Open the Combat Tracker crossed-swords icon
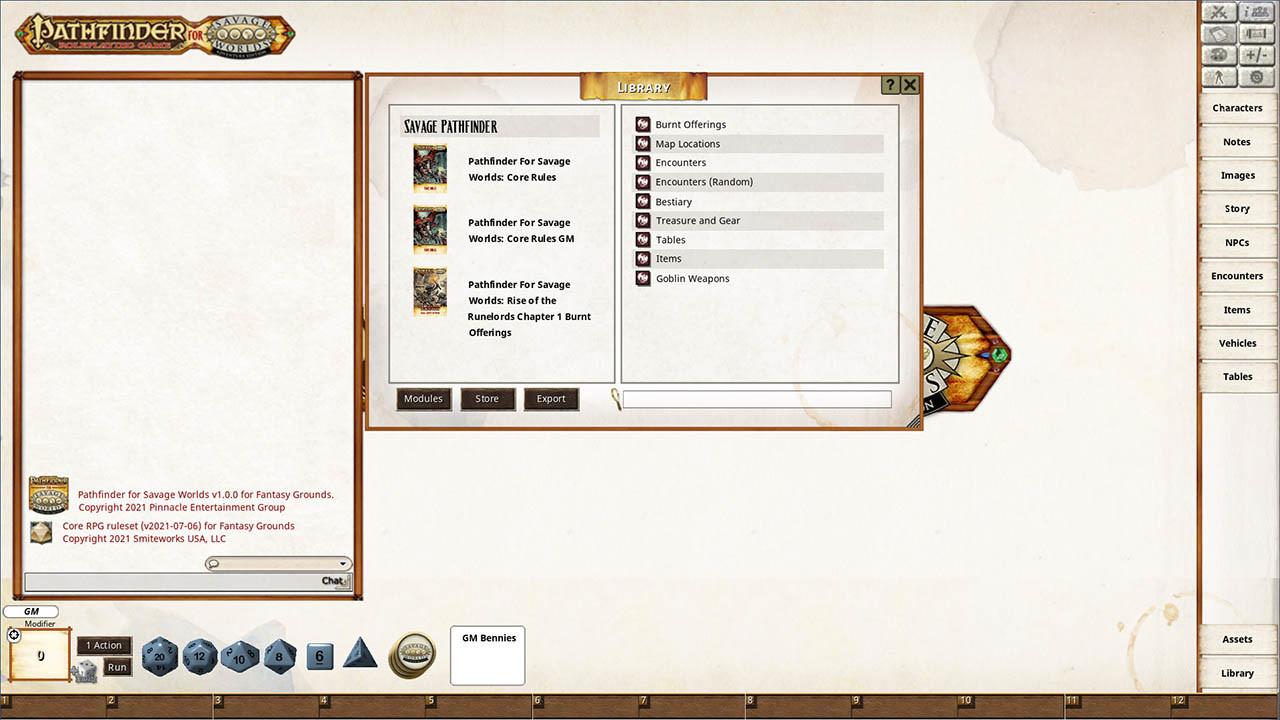Screen dimensions: 1280x720 pyautogui.click(x=1219, y=11)
